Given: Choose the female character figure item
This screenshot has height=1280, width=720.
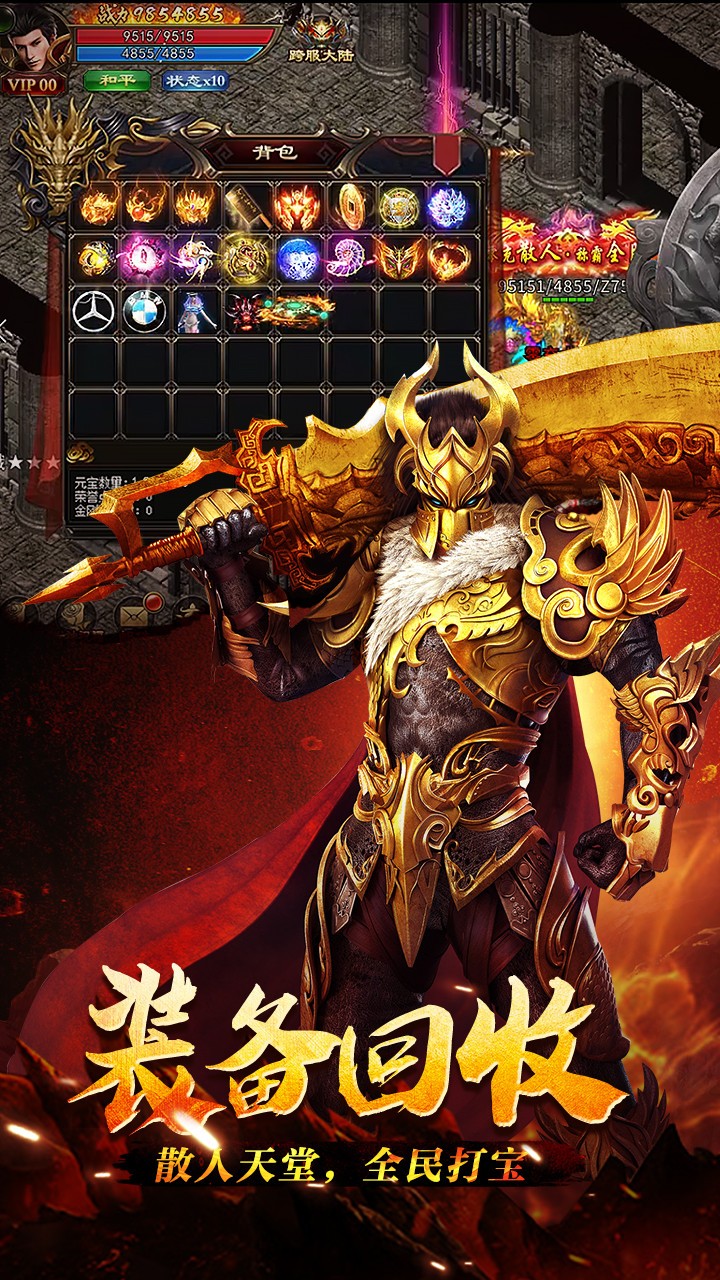Looking at the screenshot, I should pyautogui.click(x=195, y=311).
